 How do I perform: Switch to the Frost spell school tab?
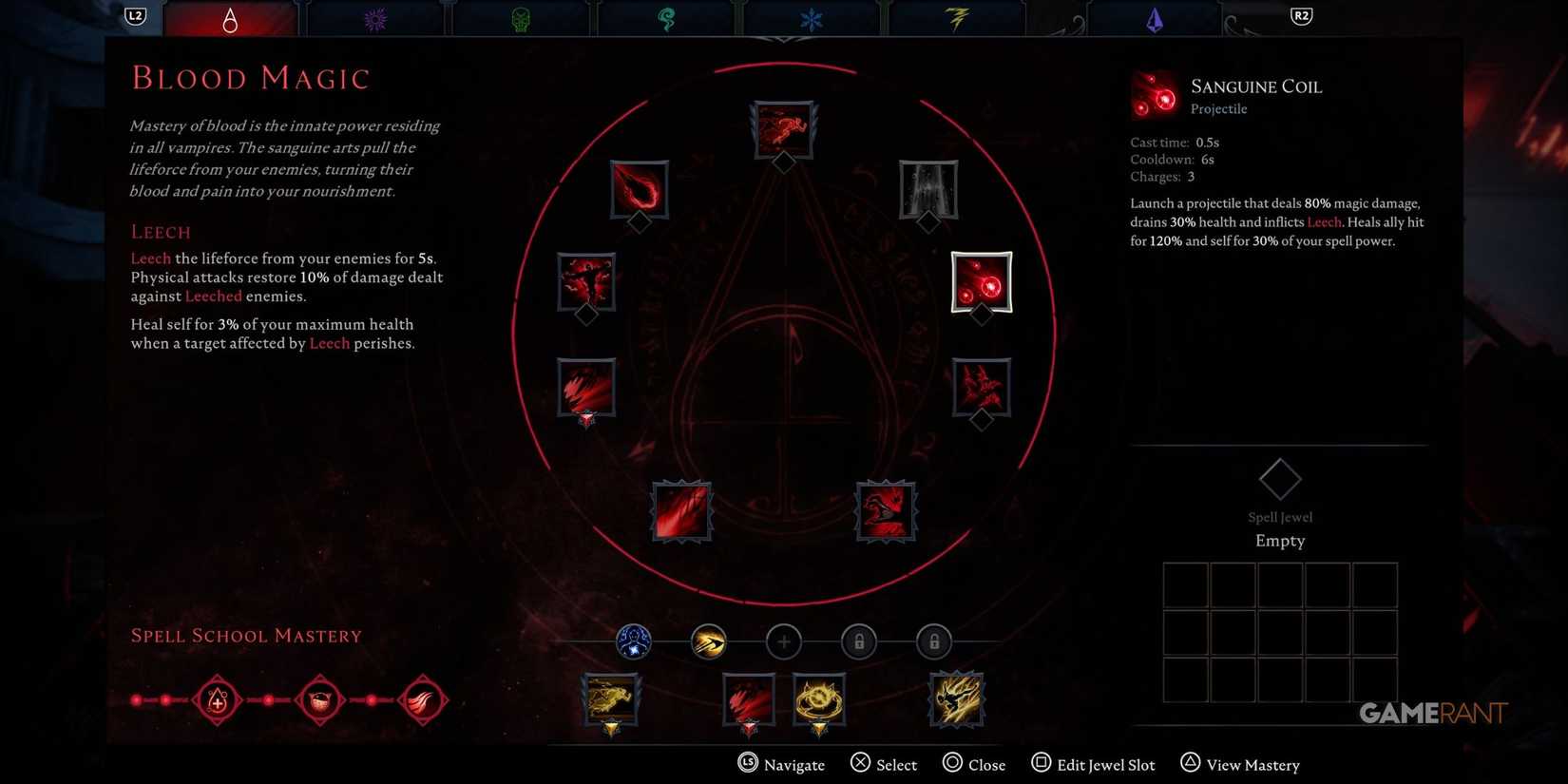[810, 16]
